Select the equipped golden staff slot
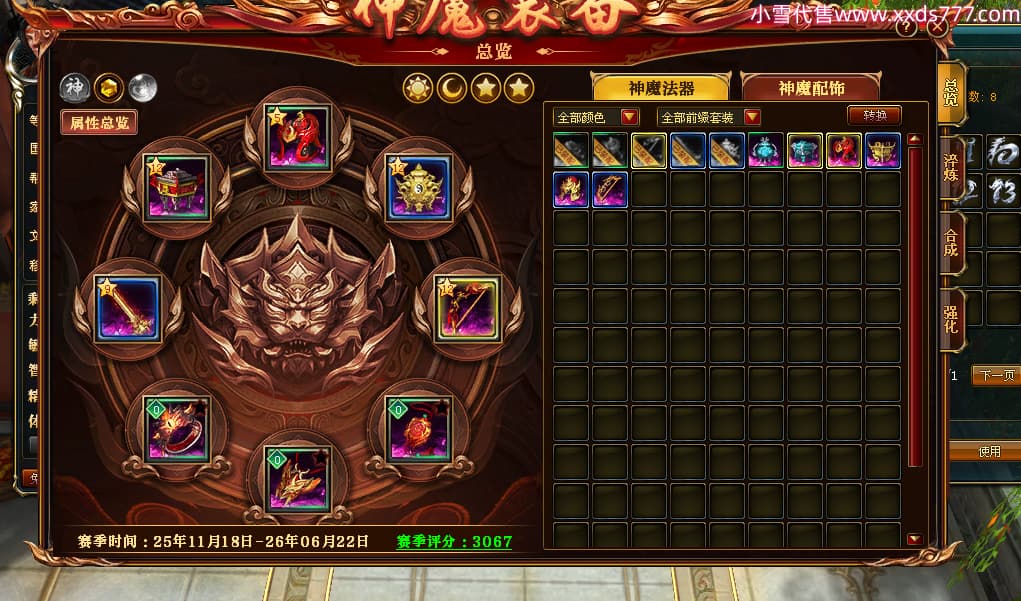1021x601 pixels. tap(128, 309)
